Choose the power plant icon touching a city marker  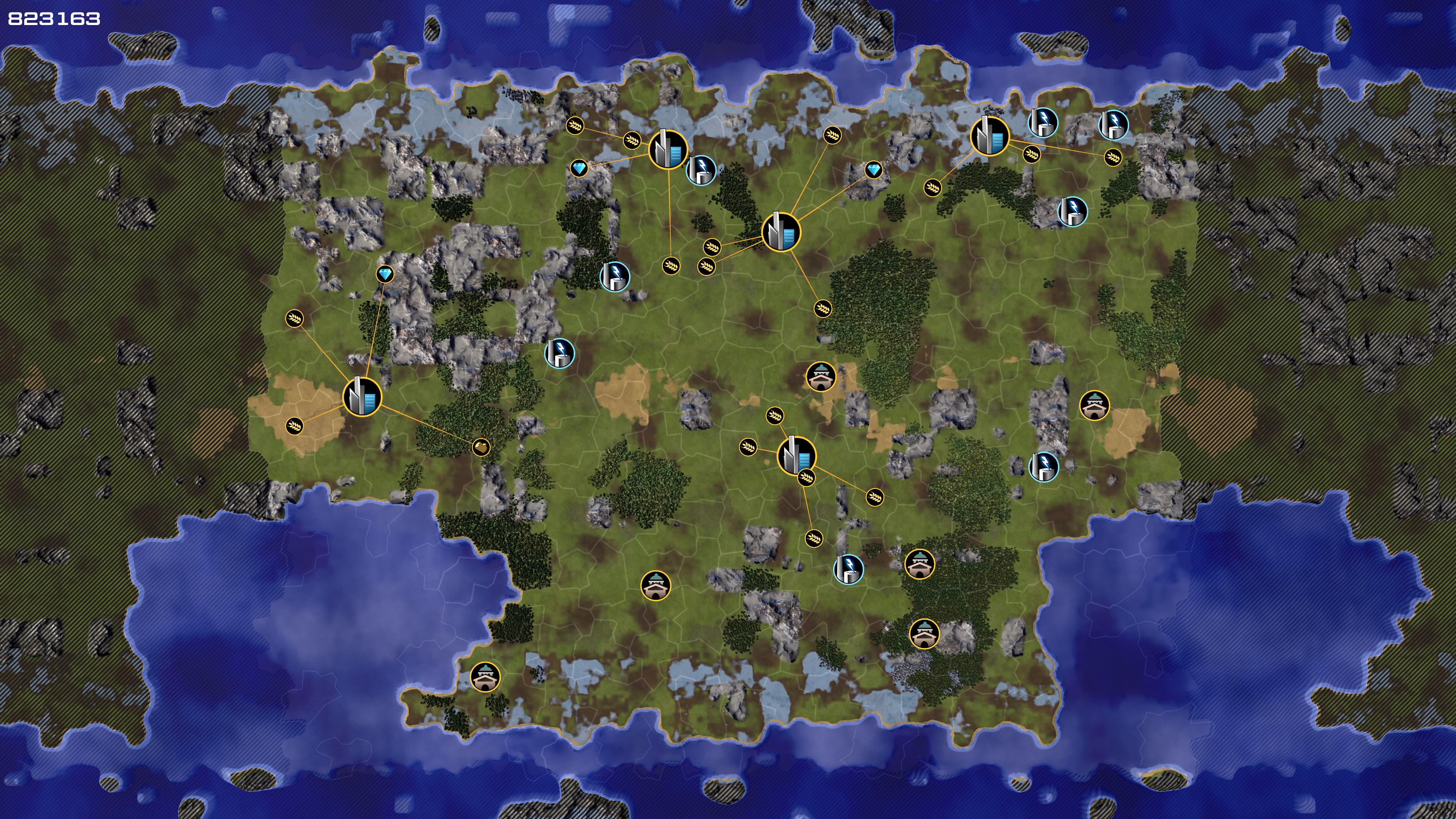[701, 169]
